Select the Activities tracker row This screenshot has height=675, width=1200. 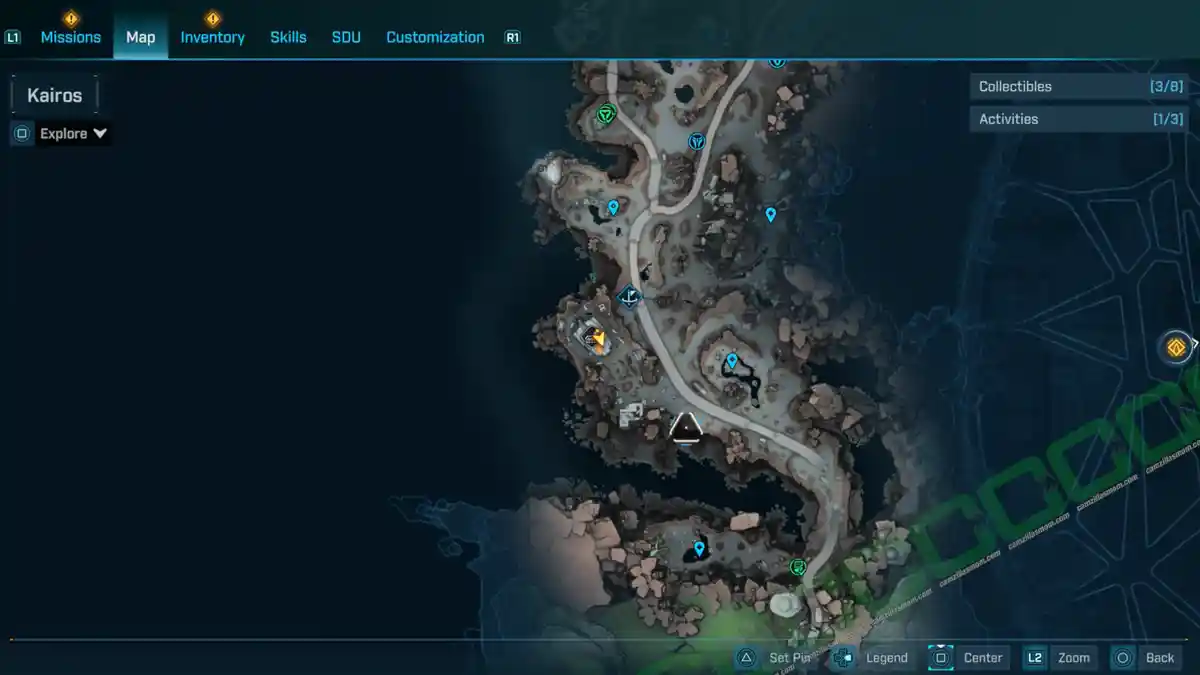[1079, 119]
